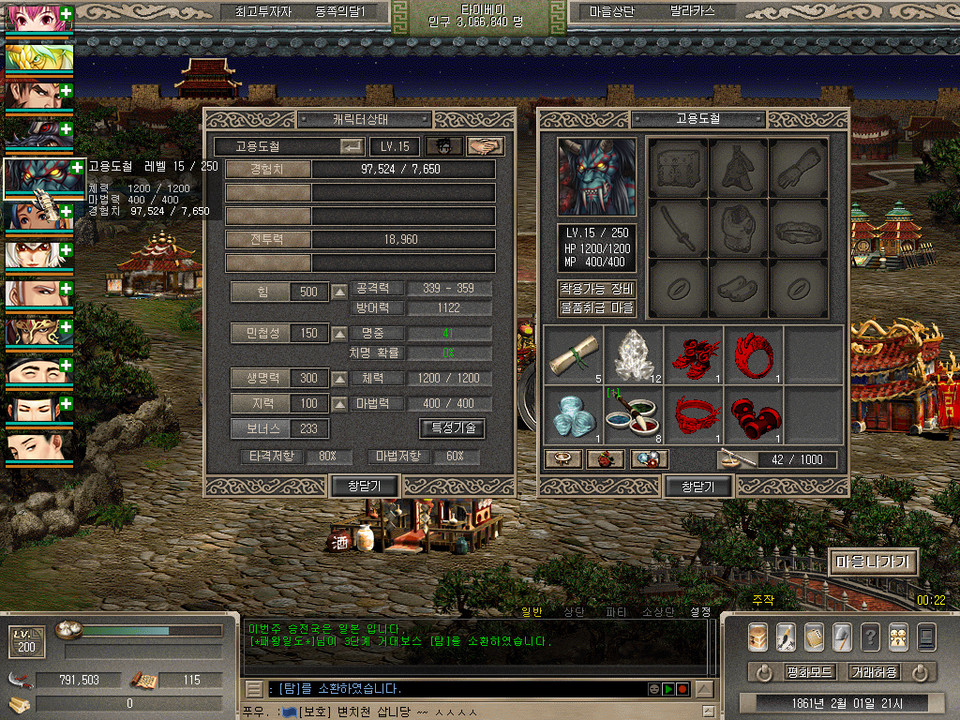Raise the 힘 strength stat with its arrow
Screen dimensions: 960x720
point(340,292)
